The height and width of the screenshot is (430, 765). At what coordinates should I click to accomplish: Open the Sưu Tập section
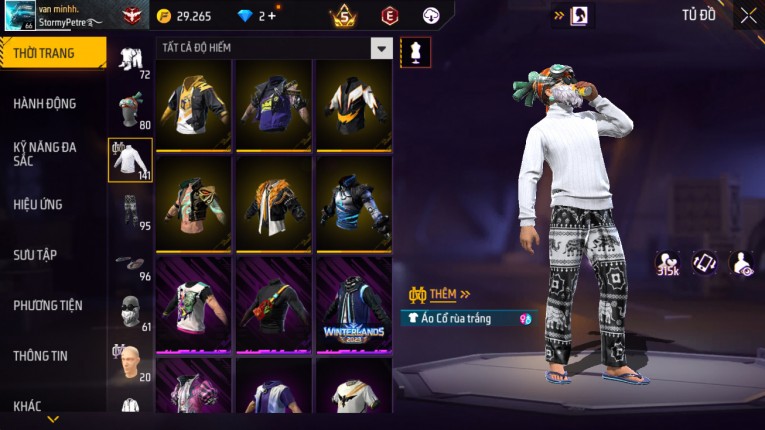(x=35, y=255)
